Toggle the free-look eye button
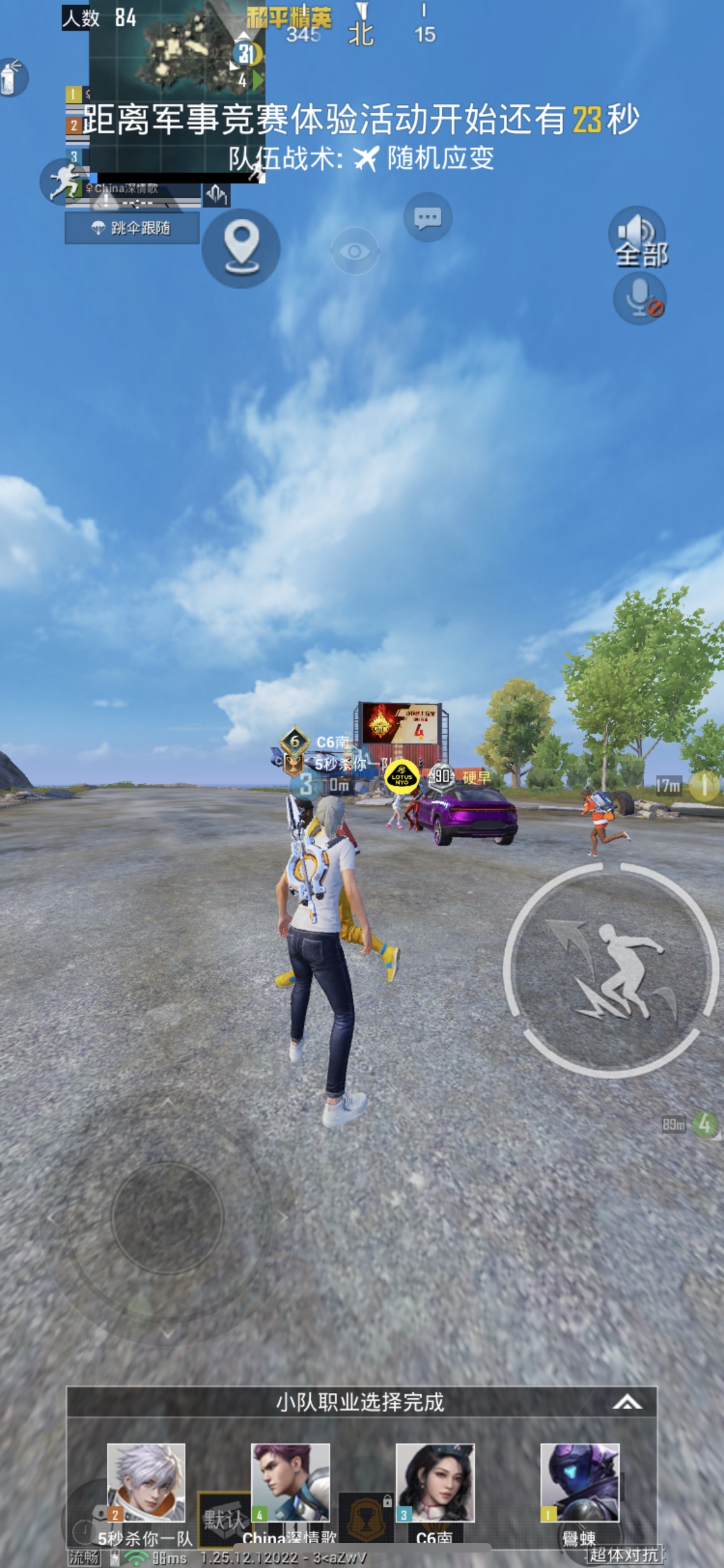Image resolution: width=724 pixels, height=1568 pixels. 355,251
